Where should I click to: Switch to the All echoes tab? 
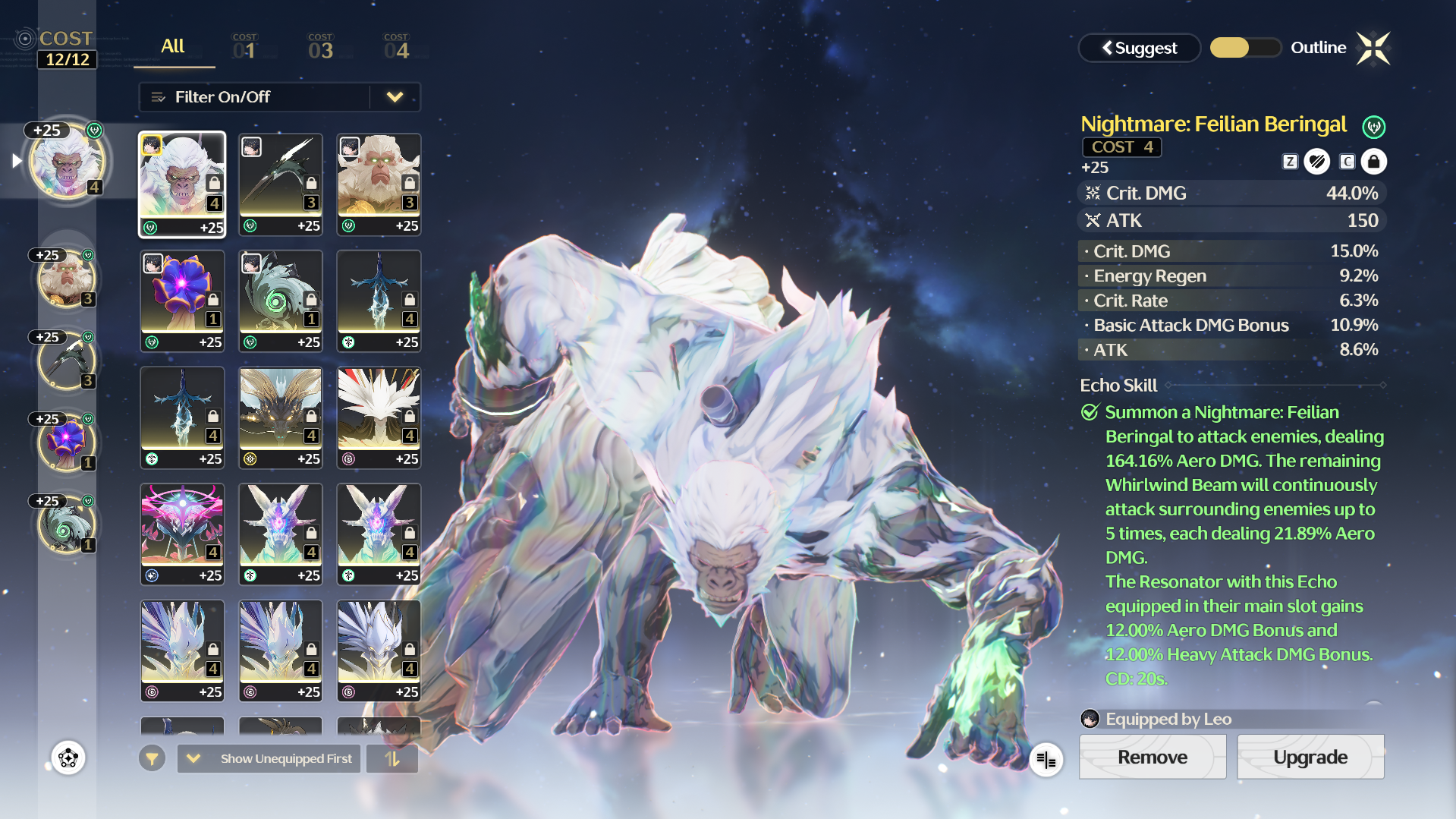click(173, 46)
